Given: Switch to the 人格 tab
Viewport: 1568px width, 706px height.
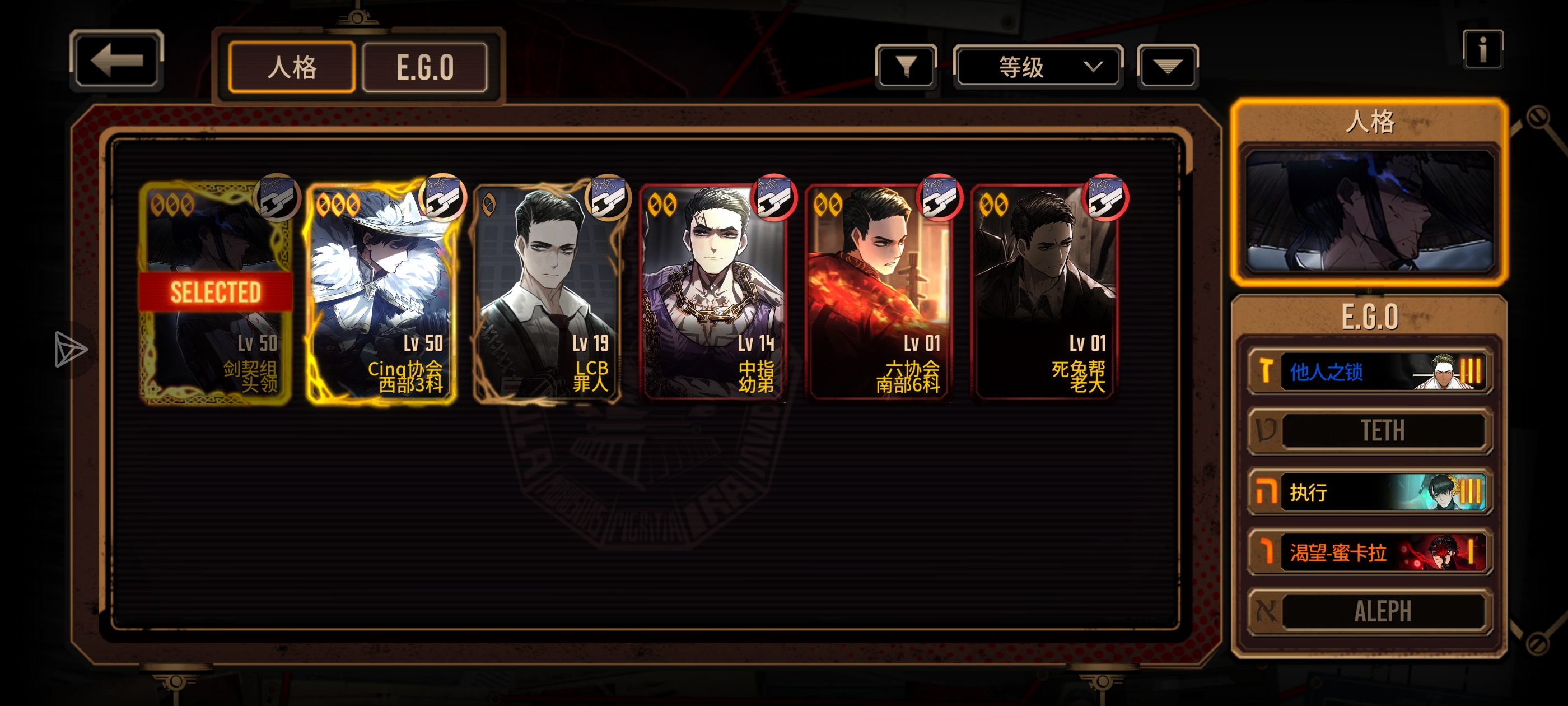Looking at the screenshot, I should click(x=292, y=67).
